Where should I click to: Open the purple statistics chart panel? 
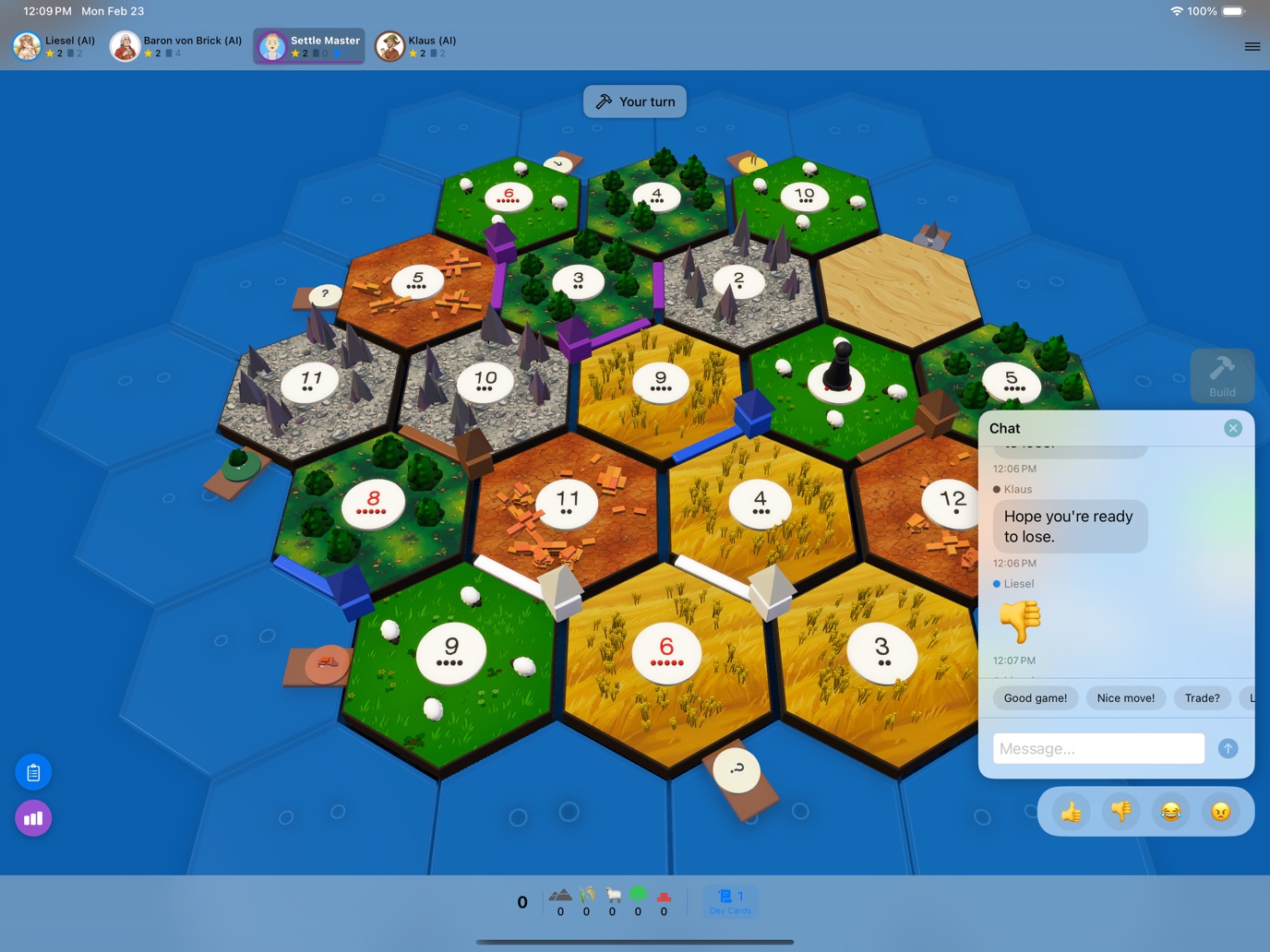click(33, 817)
